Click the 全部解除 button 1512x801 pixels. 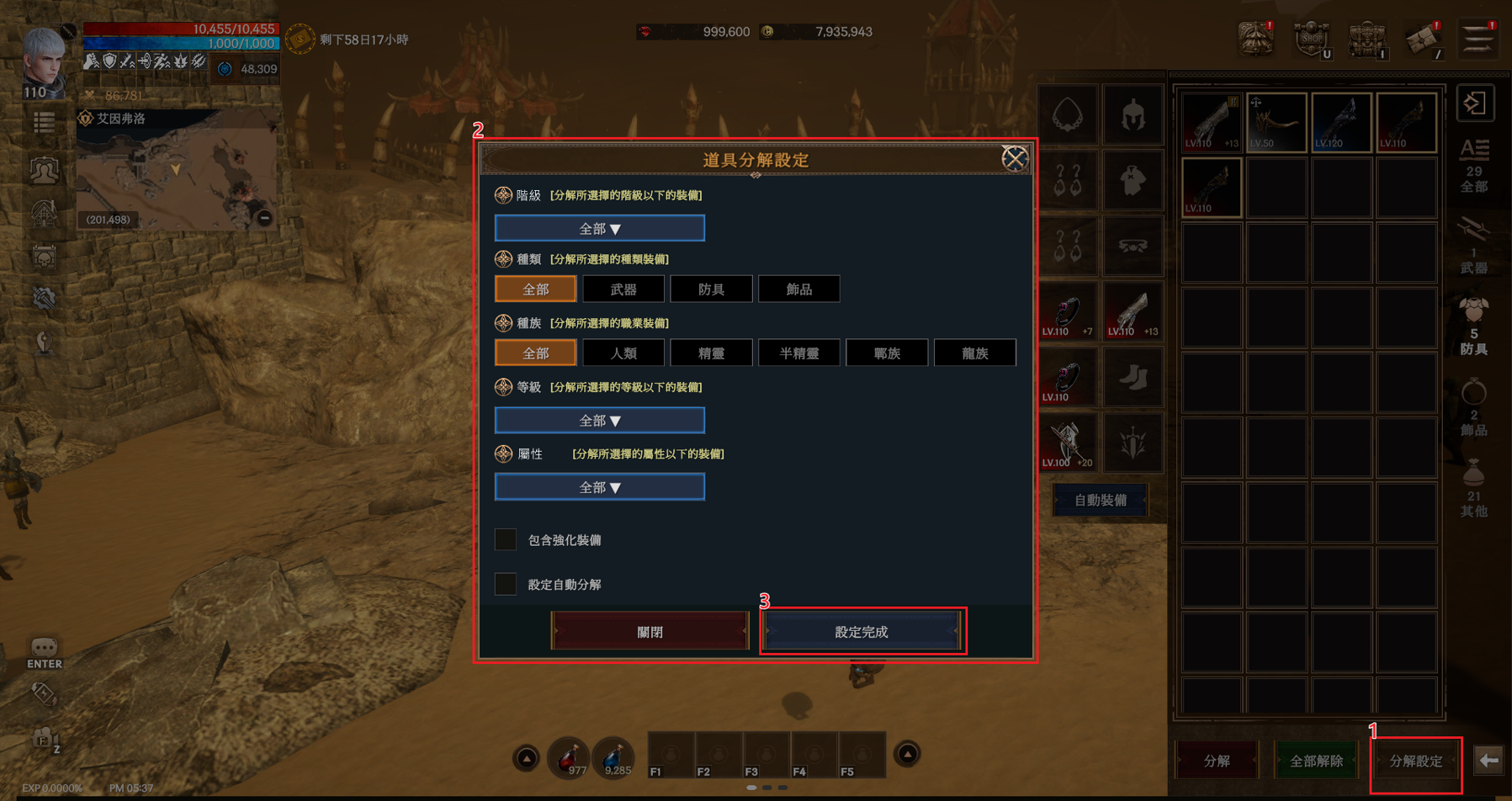click(x=1316, y=761)
